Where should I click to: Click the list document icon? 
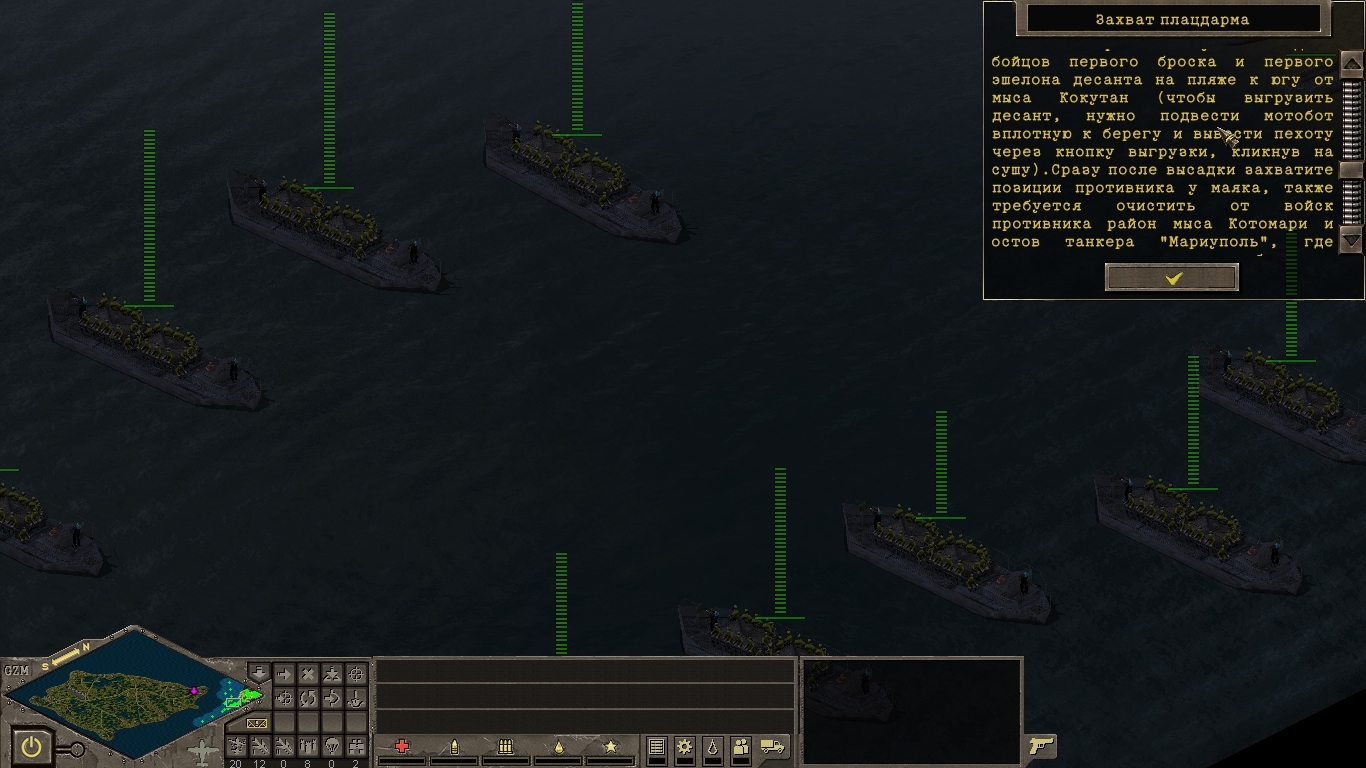[657, 746]
